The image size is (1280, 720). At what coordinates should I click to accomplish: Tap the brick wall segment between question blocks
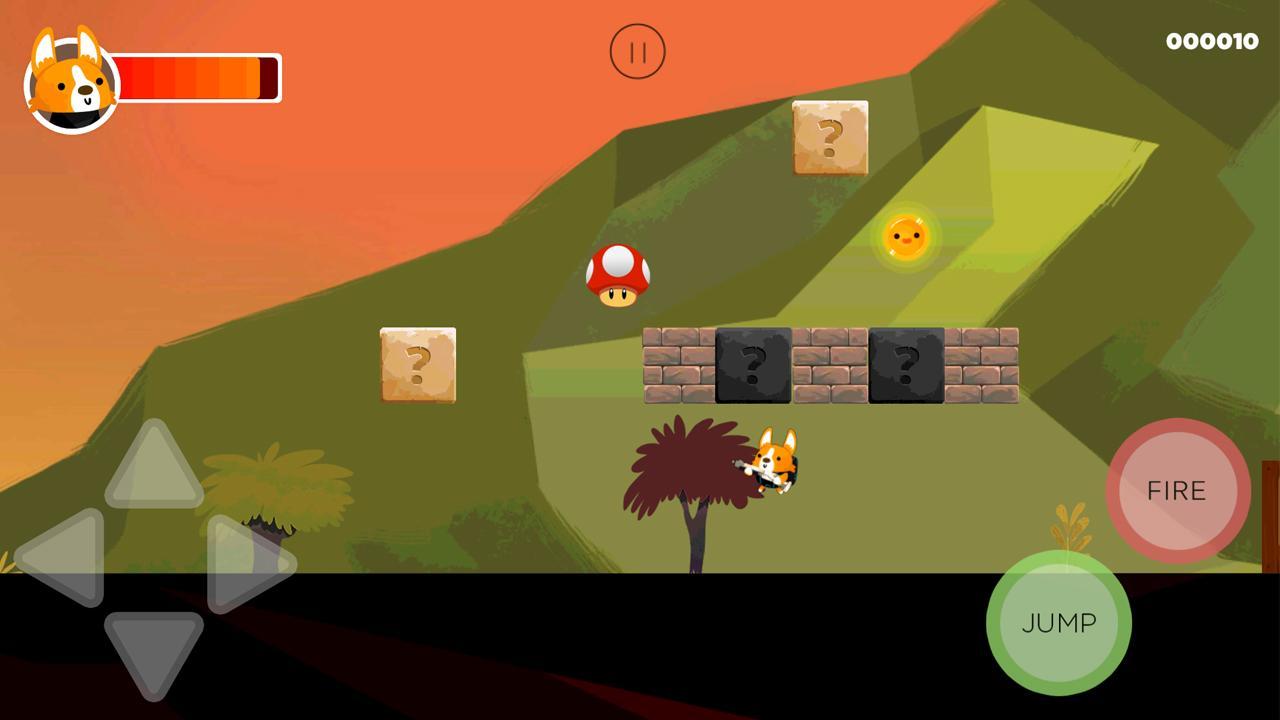(828, 367)
